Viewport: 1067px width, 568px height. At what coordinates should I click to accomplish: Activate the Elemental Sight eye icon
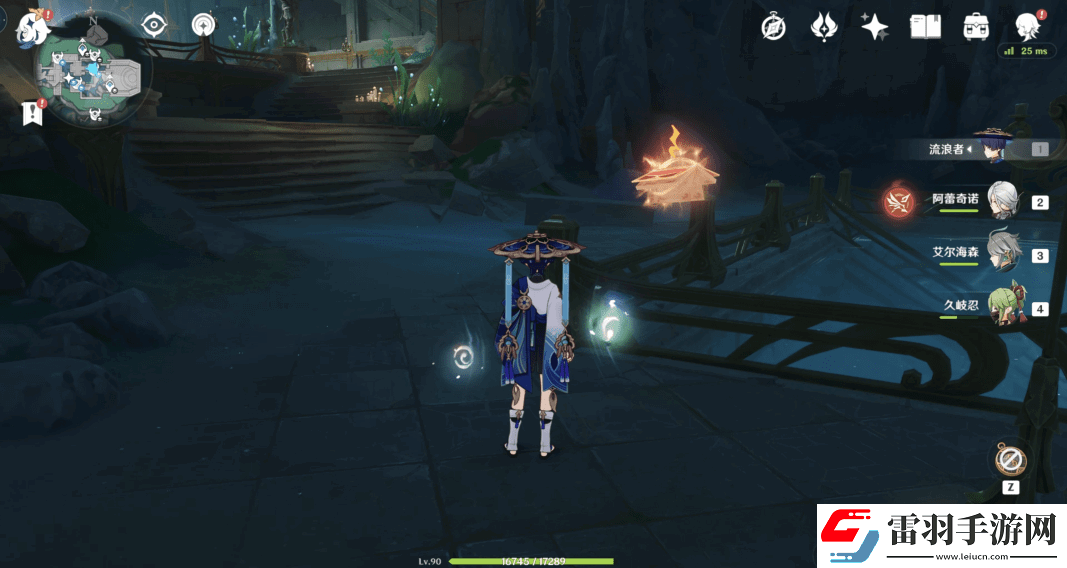coord(153,25)
